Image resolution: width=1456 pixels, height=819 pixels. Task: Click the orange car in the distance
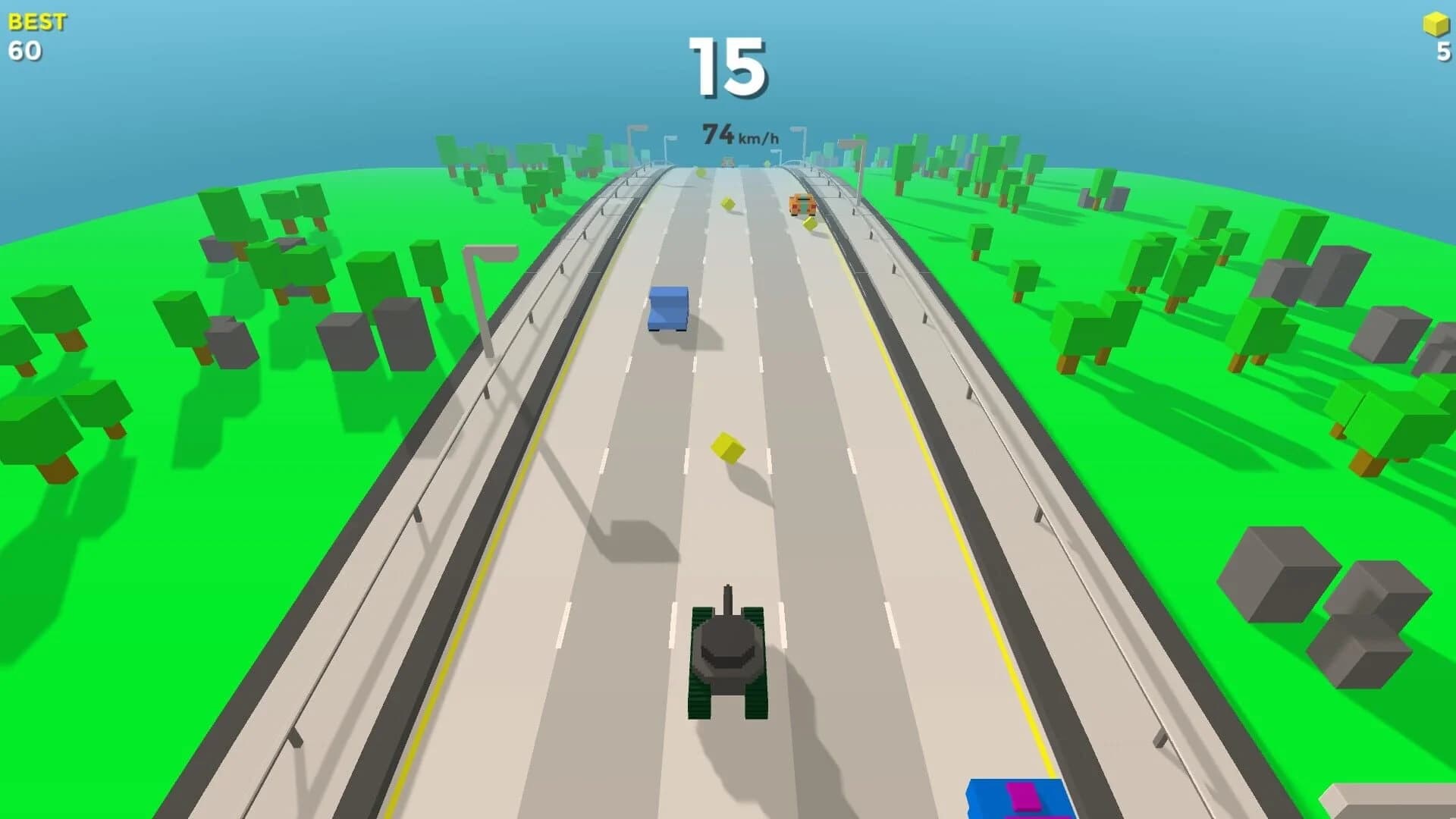[802, 203]
